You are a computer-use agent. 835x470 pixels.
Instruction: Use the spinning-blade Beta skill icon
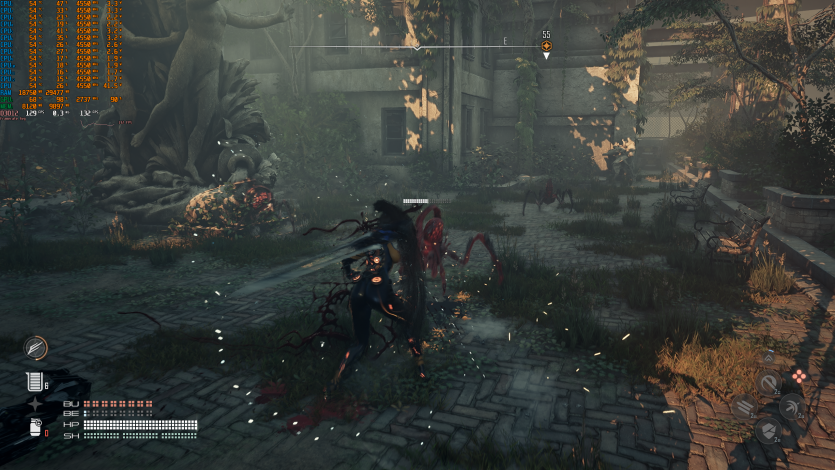[792, 406]
